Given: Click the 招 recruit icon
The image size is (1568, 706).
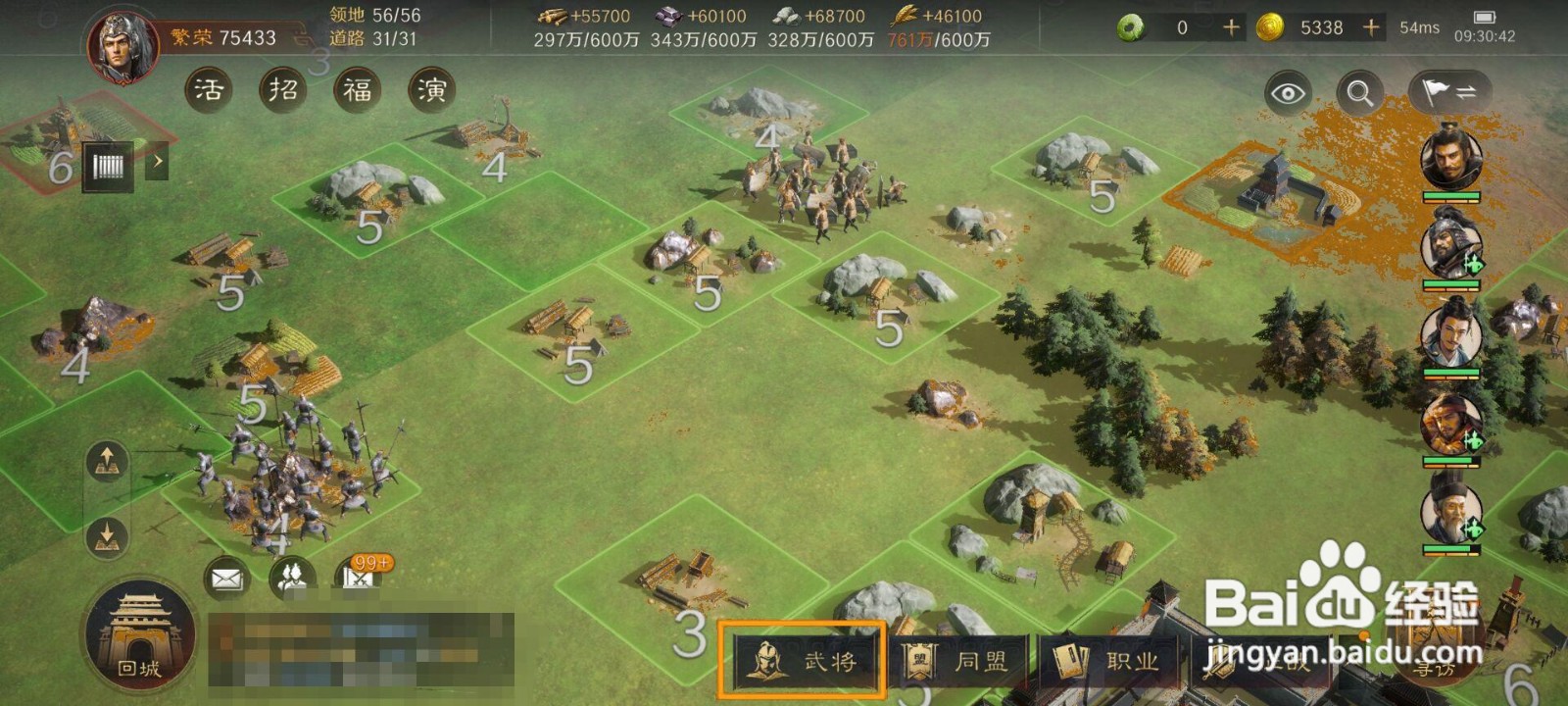Looking at the screenshot, I should [283, 90].
